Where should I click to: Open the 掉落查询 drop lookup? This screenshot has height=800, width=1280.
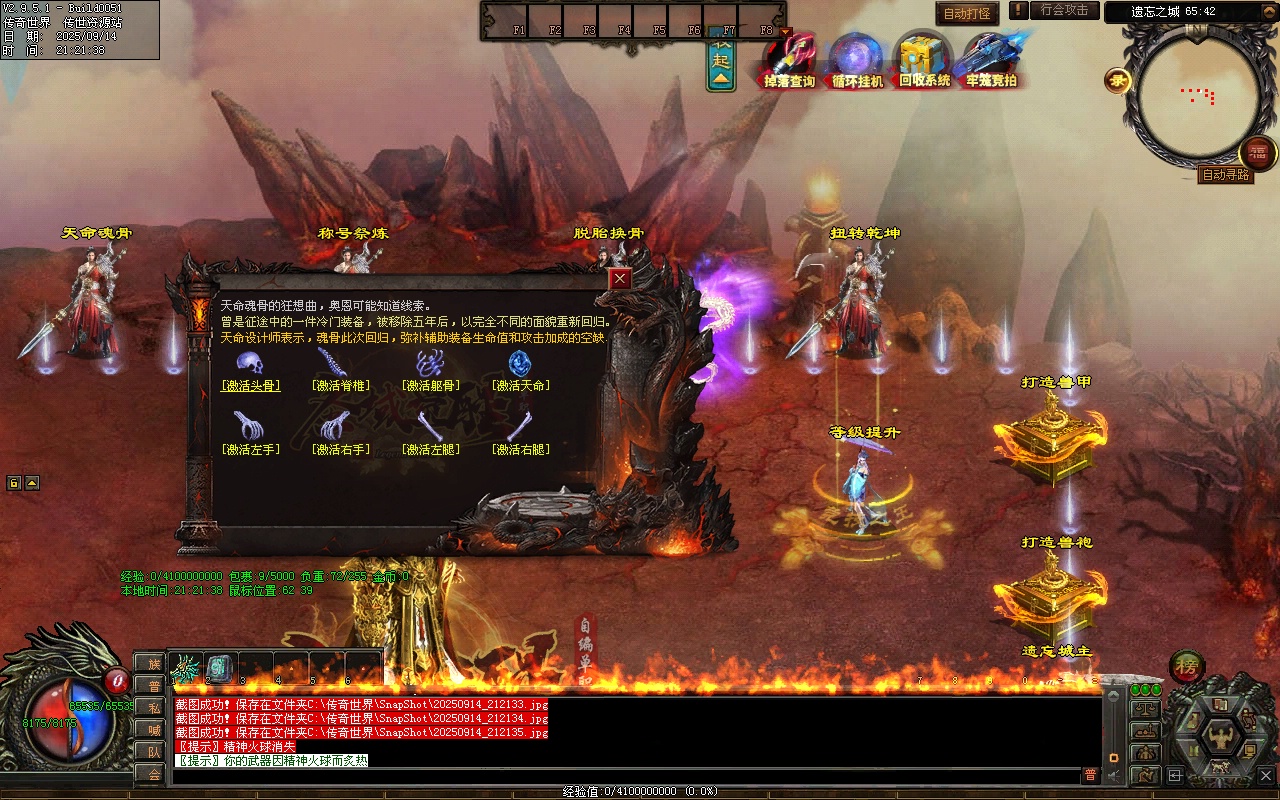790,60
